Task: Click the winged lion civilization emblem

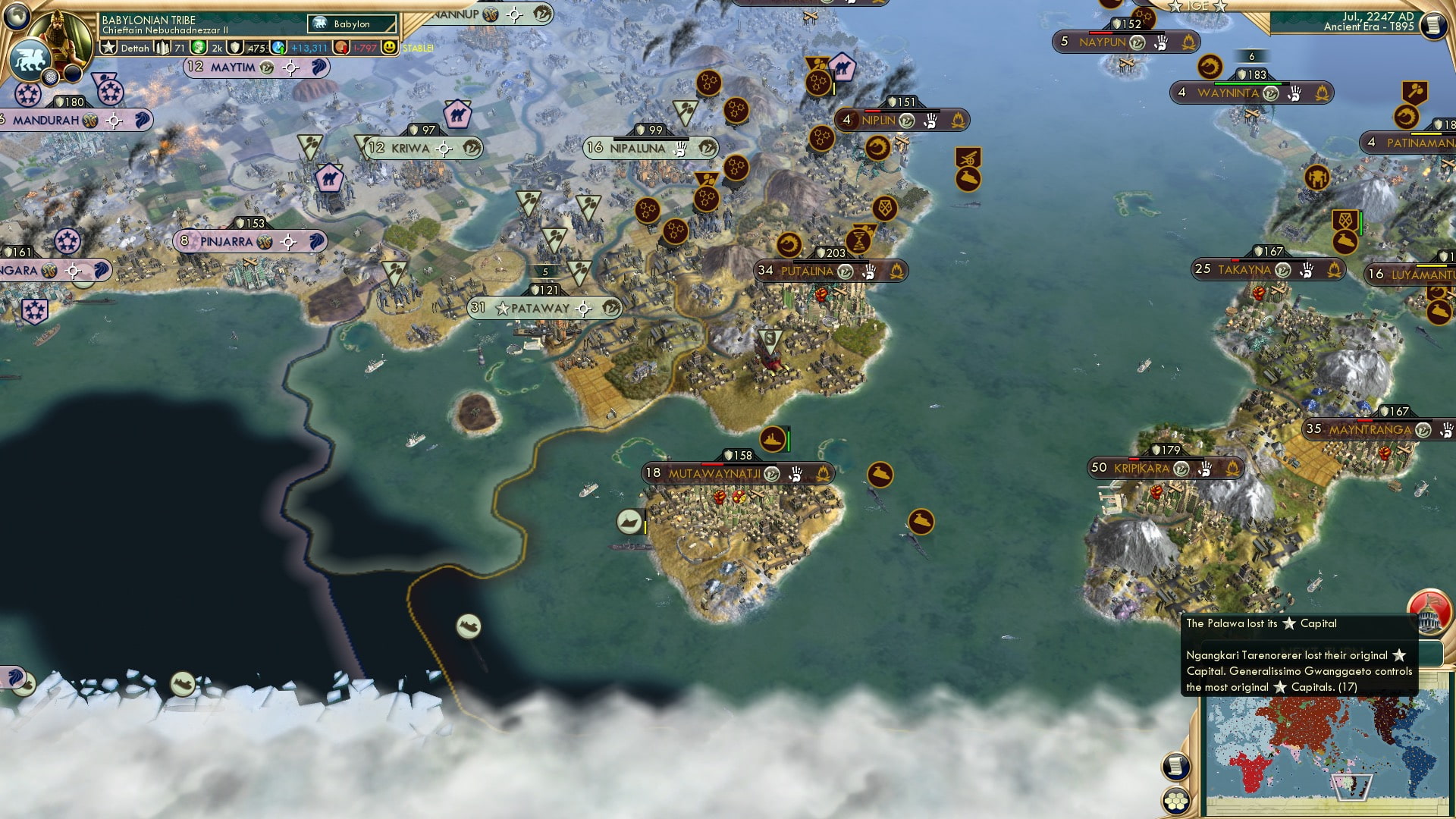Action: click(x=30, y=61)
